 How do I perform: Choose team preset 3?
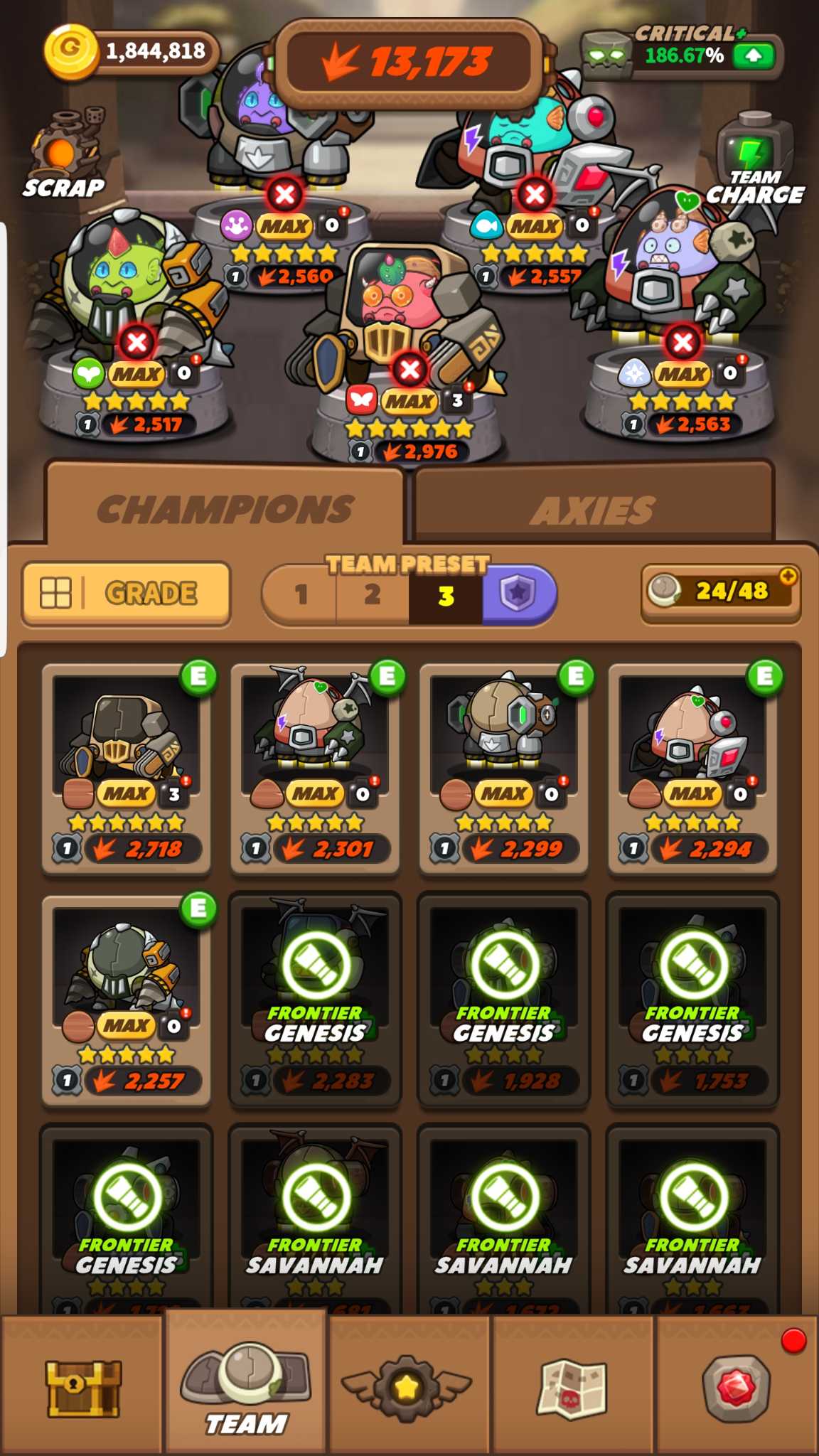tap(446, 595)
